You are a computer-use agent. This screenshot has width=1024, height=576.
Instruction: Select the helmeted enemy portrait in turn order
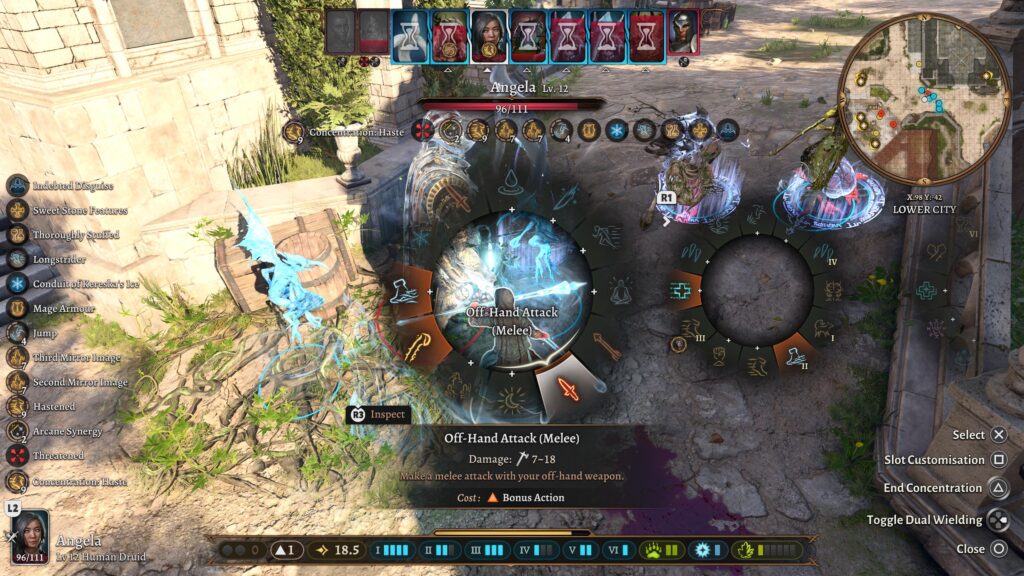(x=683, y=34)
